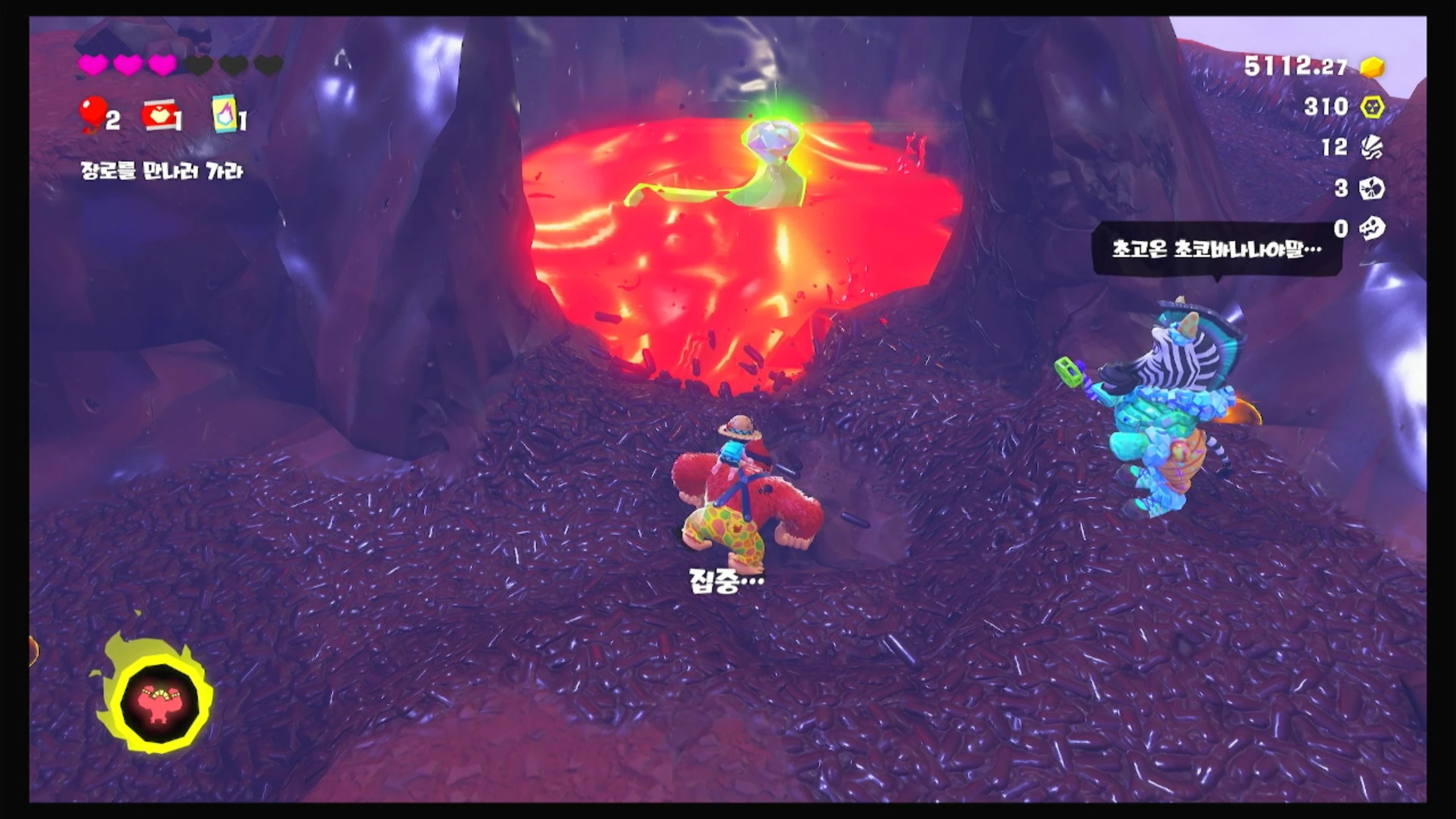Choose the flame card item icon
The width and height of the screenshot is (1456, 819).
coord(225,114)
